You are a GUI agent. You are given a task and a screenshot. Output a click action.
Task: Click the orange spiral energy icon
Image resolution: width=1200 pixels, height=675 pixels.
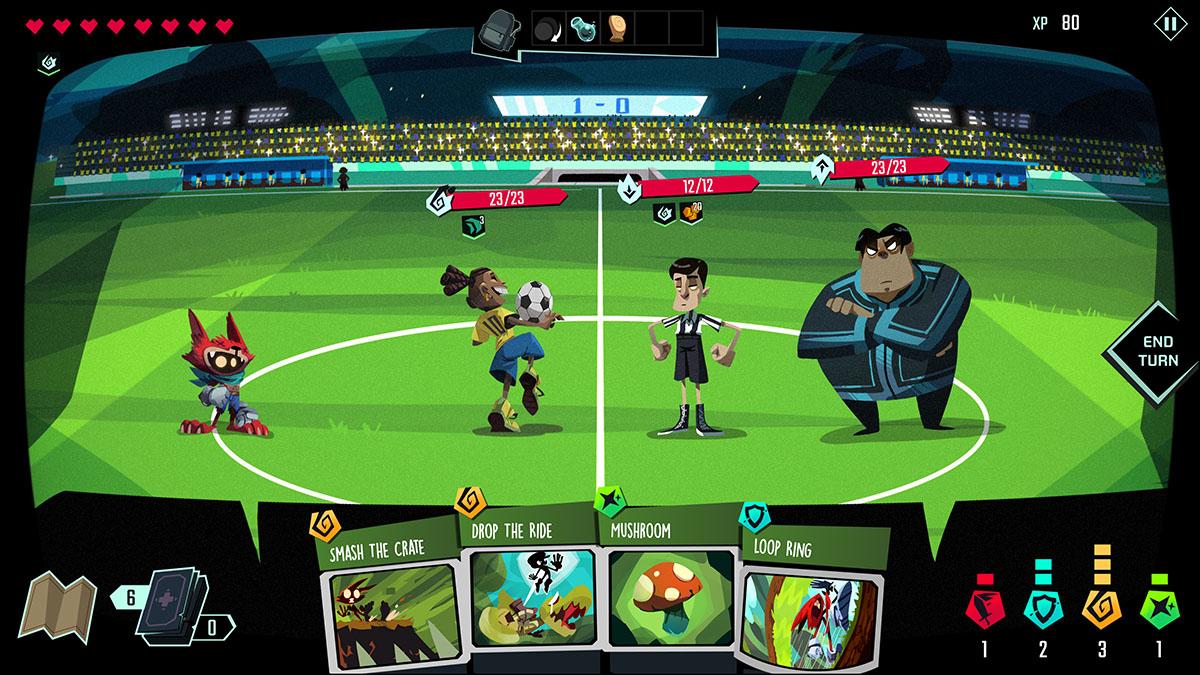point(1101,607)
